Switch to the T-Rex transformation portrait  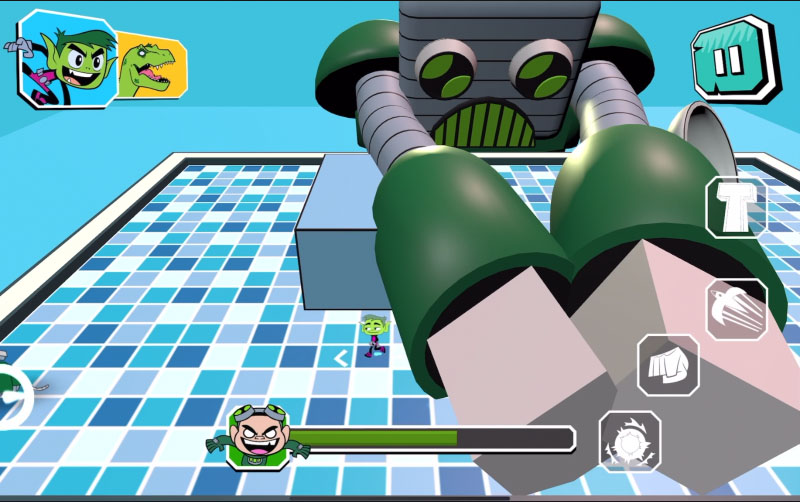pyautogui.click(x=149, y=66)
